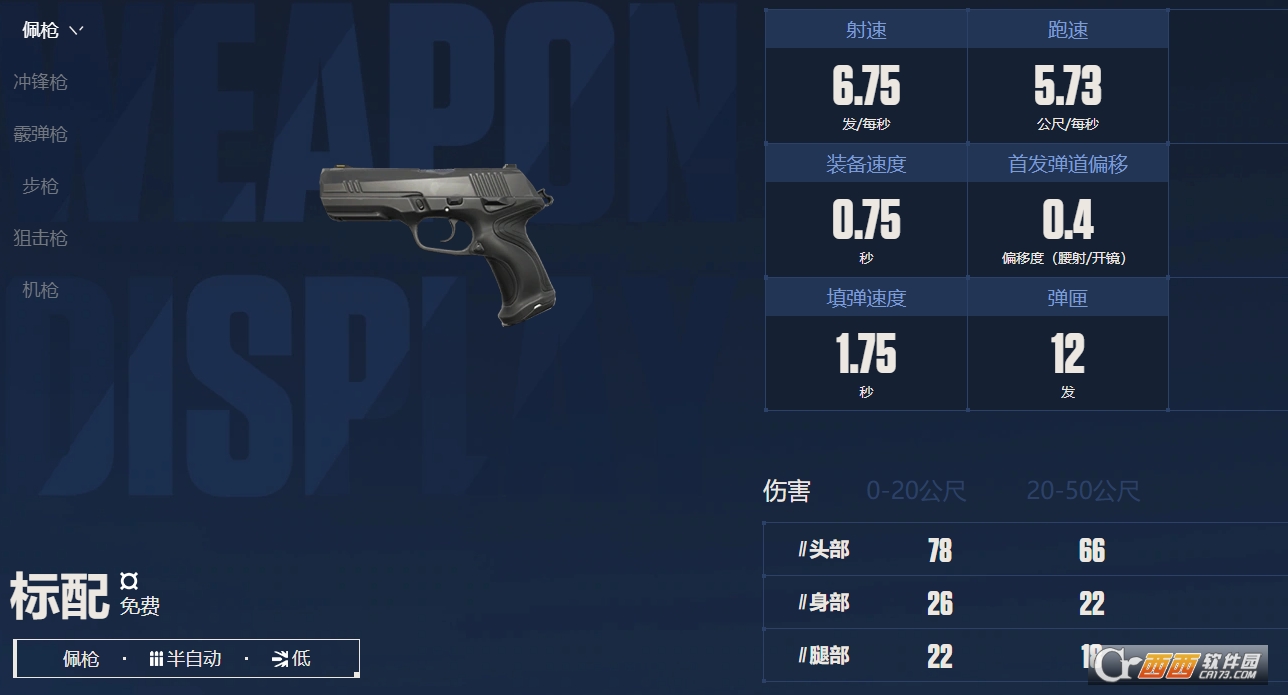
Task: Select the 冲锋枪 weapon category
Action: 40,82
